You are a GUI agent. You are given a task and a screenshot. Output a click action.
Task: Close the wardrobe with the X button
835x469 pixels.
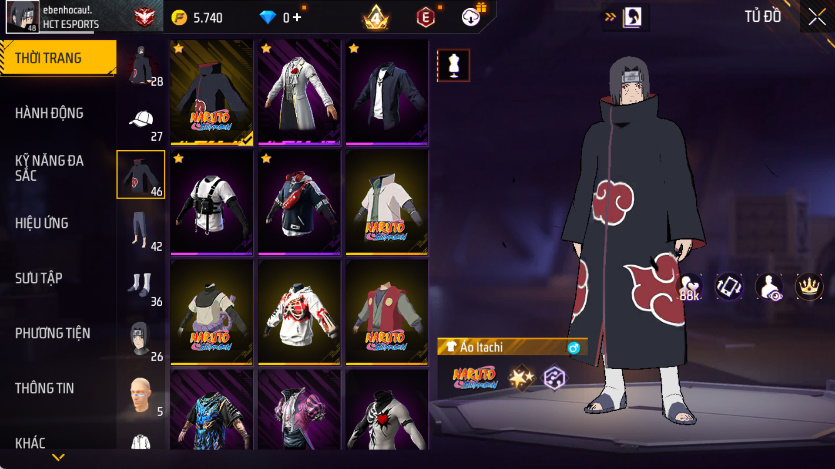point(816,16)
